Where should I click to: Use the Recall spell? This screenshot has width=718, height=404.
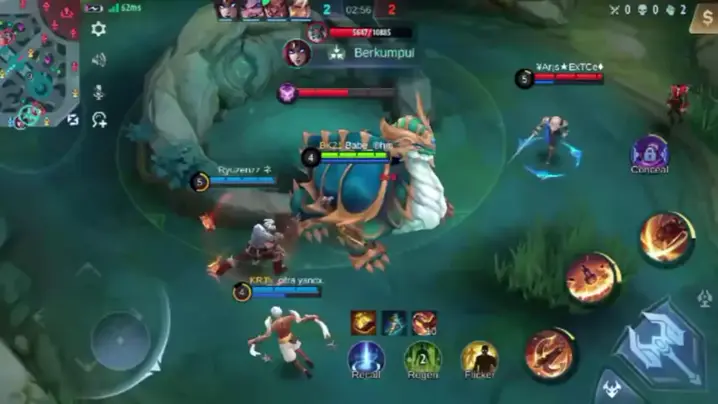(365, 357)
